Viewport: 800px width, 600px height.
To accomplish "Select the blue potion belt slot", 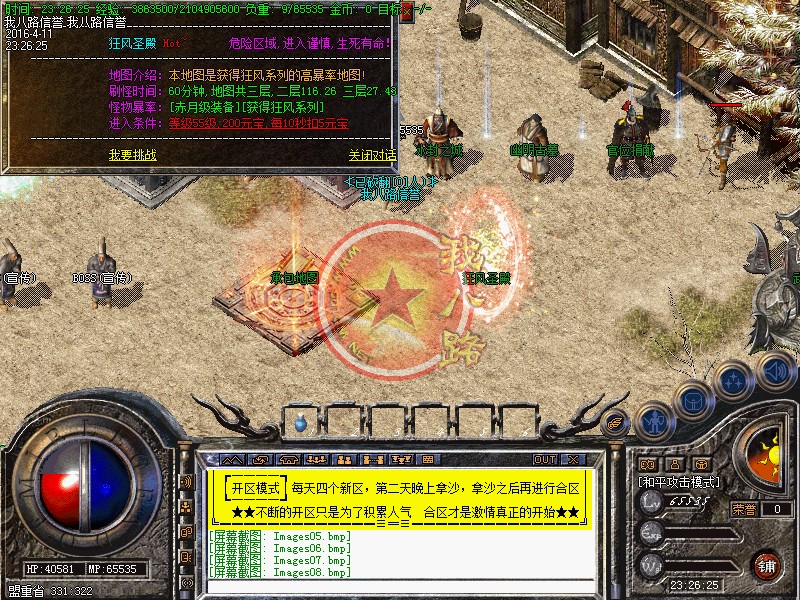I will click(x=301, y=424).
